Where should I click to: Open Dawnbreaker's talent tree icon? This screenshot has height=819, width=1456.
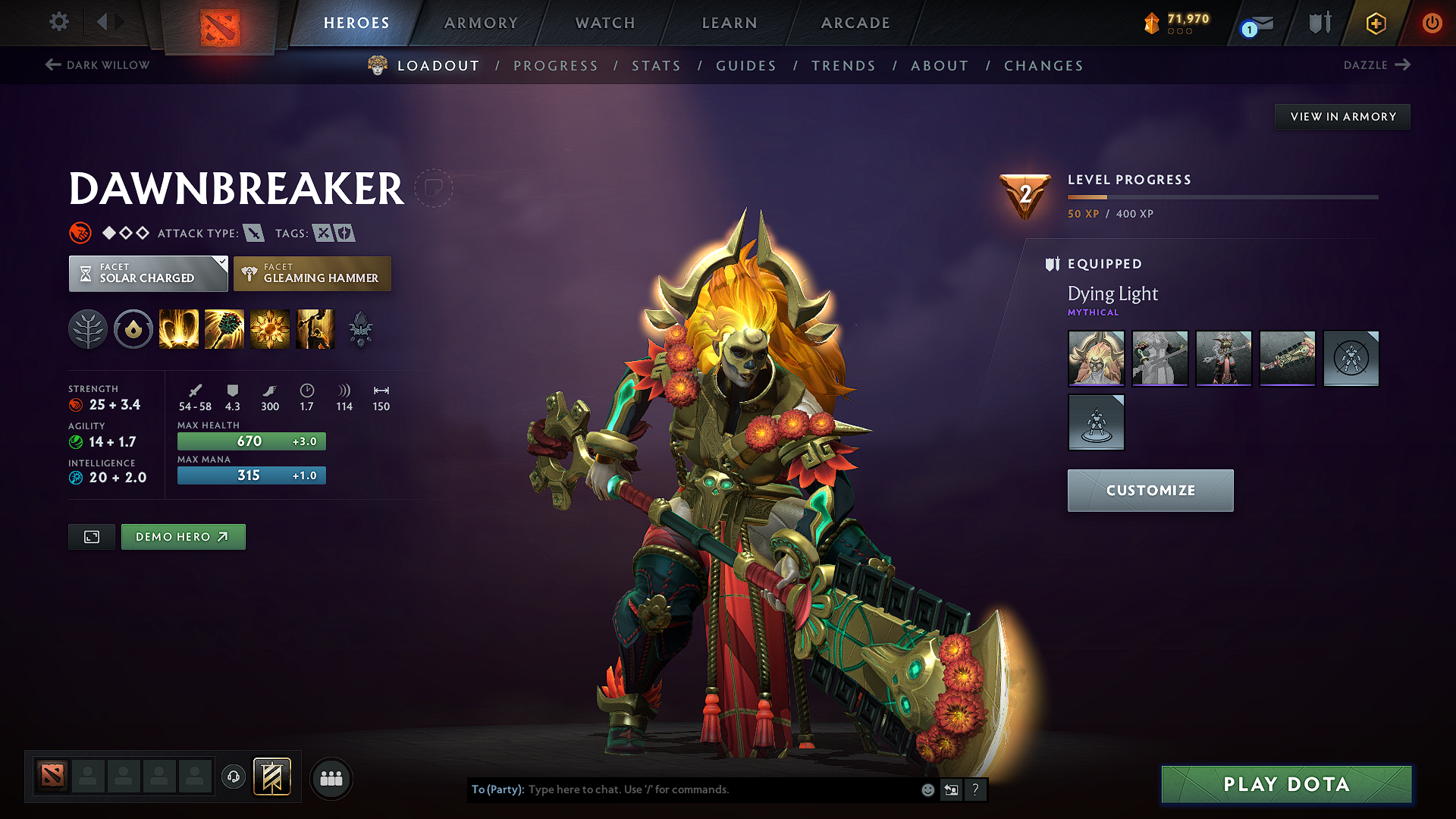point(88,329)
